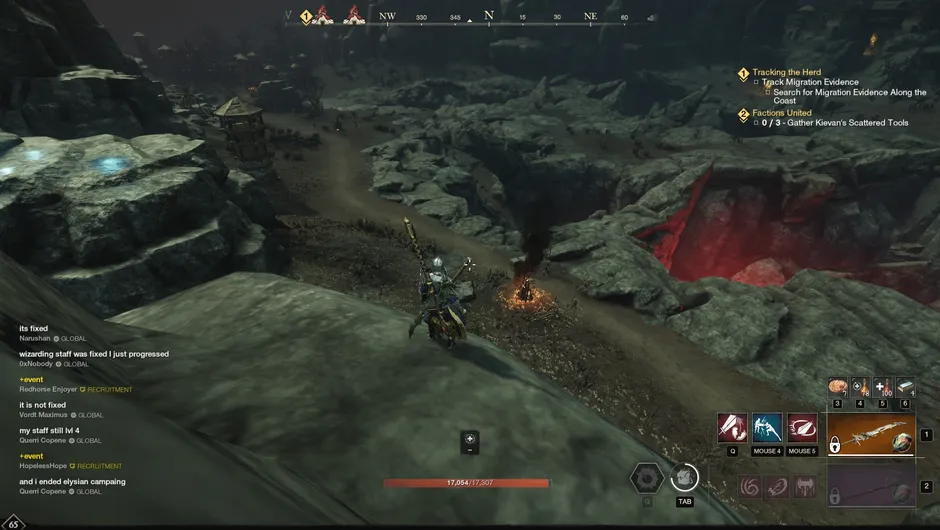Activate the sword strike ability bound to Q
The height and width of the screenshot is (530, 940).
pyautogui.click(x=732, y=428)
